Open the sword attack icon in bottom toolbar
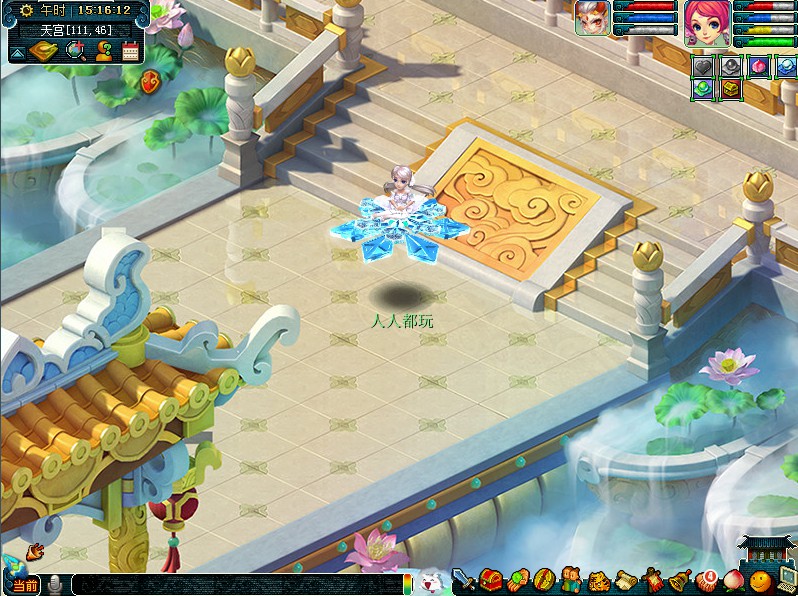The width and height of the screenshot is (798, 596). click(463, 579)
